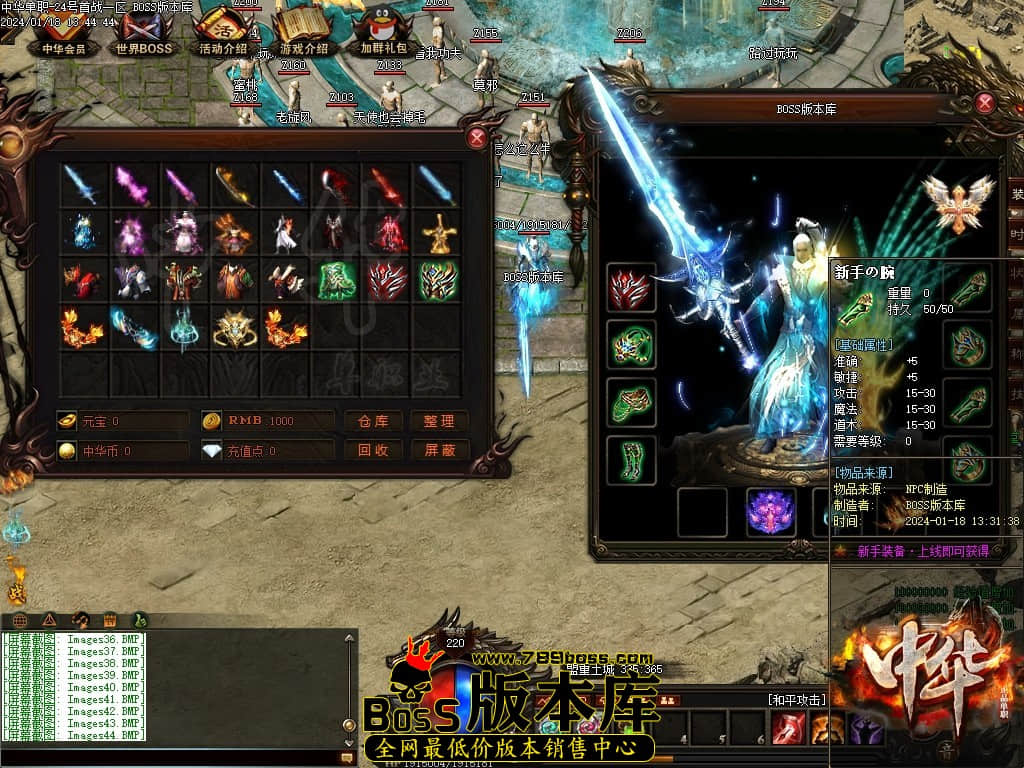Screen dimensions: 1024x768
Task: Open the 中华会员 membership menu
Action: coord(63,36)
